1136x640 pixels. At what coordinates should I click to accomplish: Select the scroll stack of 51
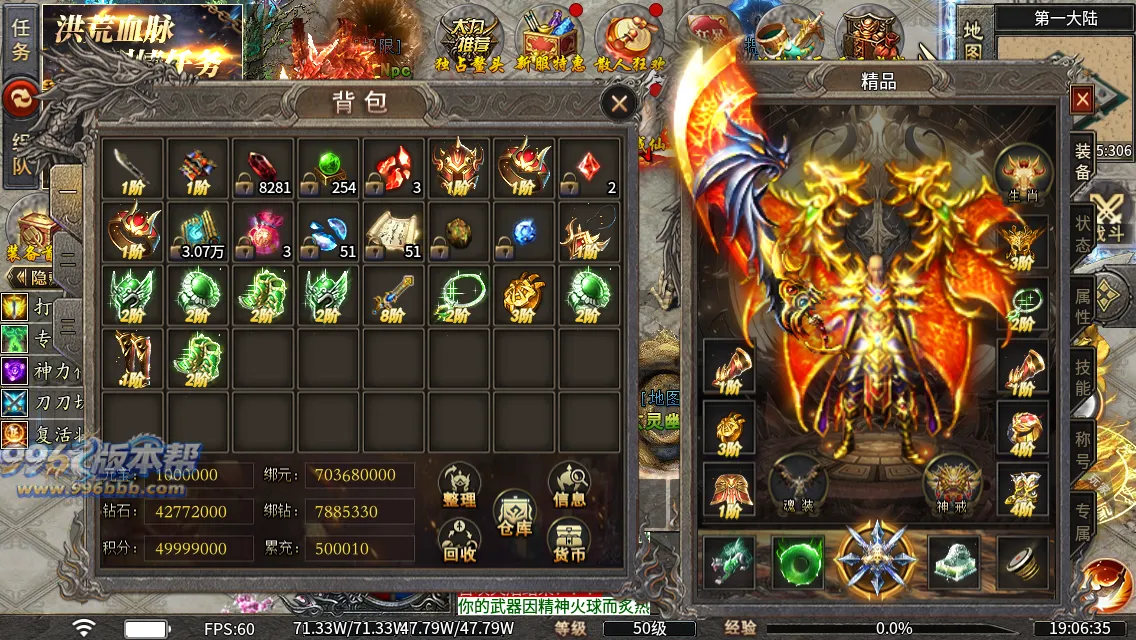point(393,231)
